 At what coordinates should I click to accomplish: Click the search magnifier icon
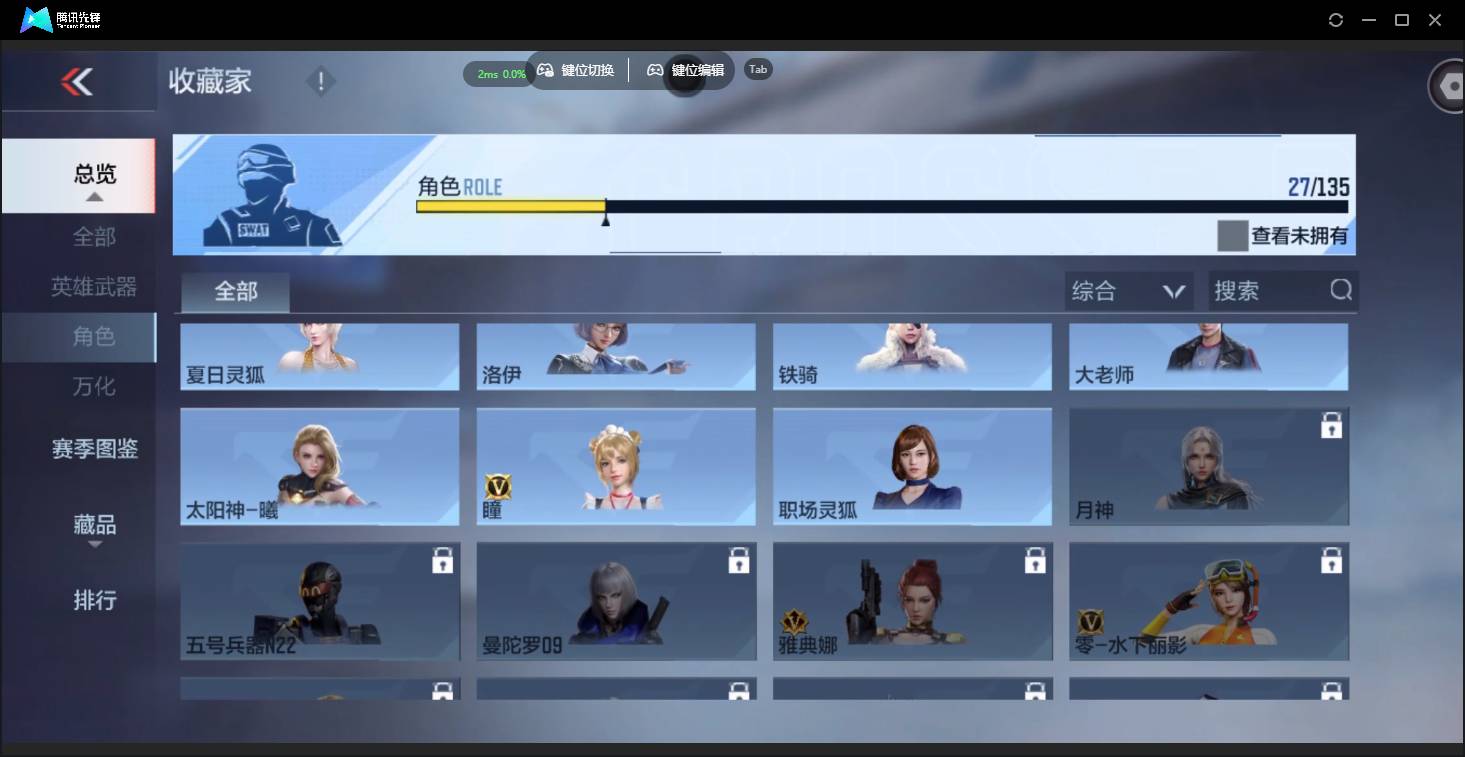[x=1339, y=290]
